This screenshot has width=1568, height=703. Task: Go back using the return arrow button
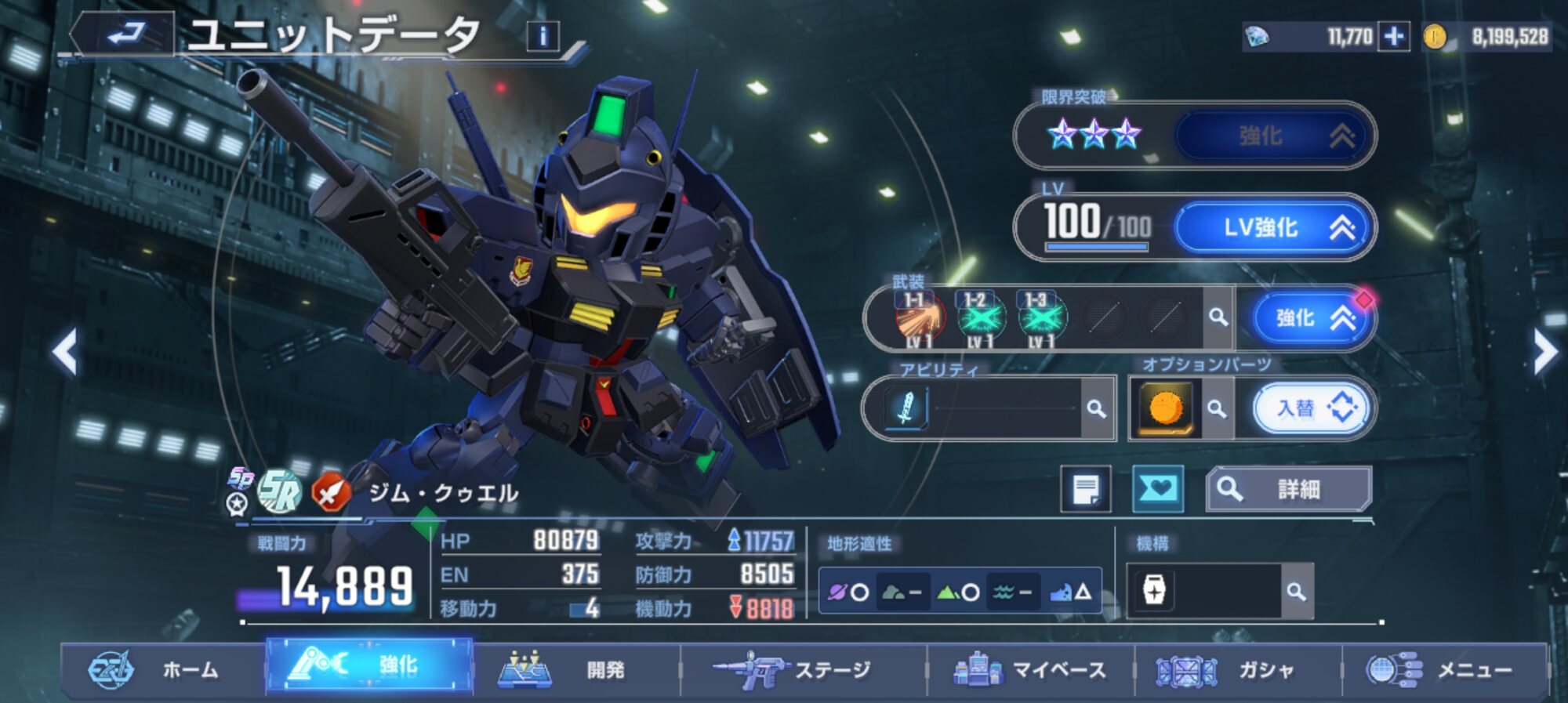click(x=125, y=34)
